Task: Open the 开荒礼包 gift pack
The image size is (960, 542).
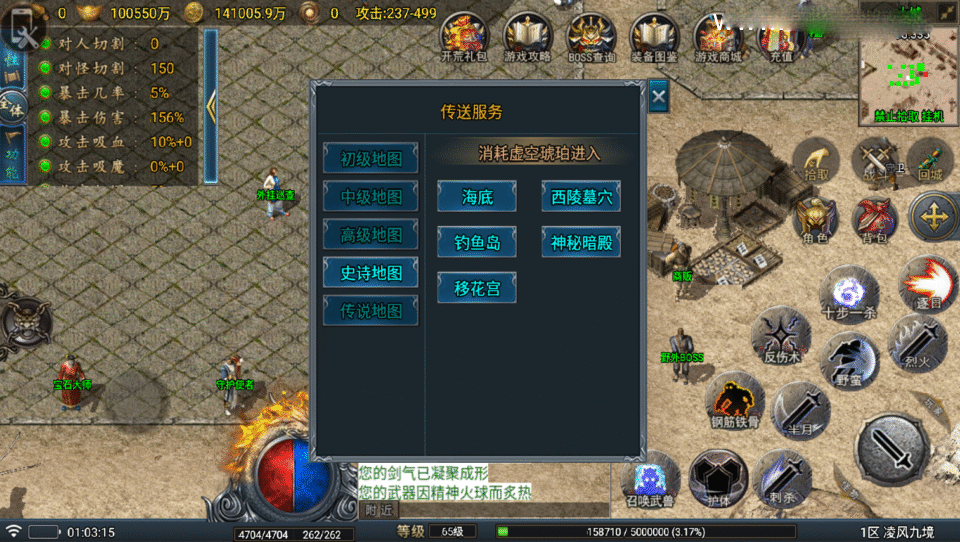Action: click(x=465, y=38)
